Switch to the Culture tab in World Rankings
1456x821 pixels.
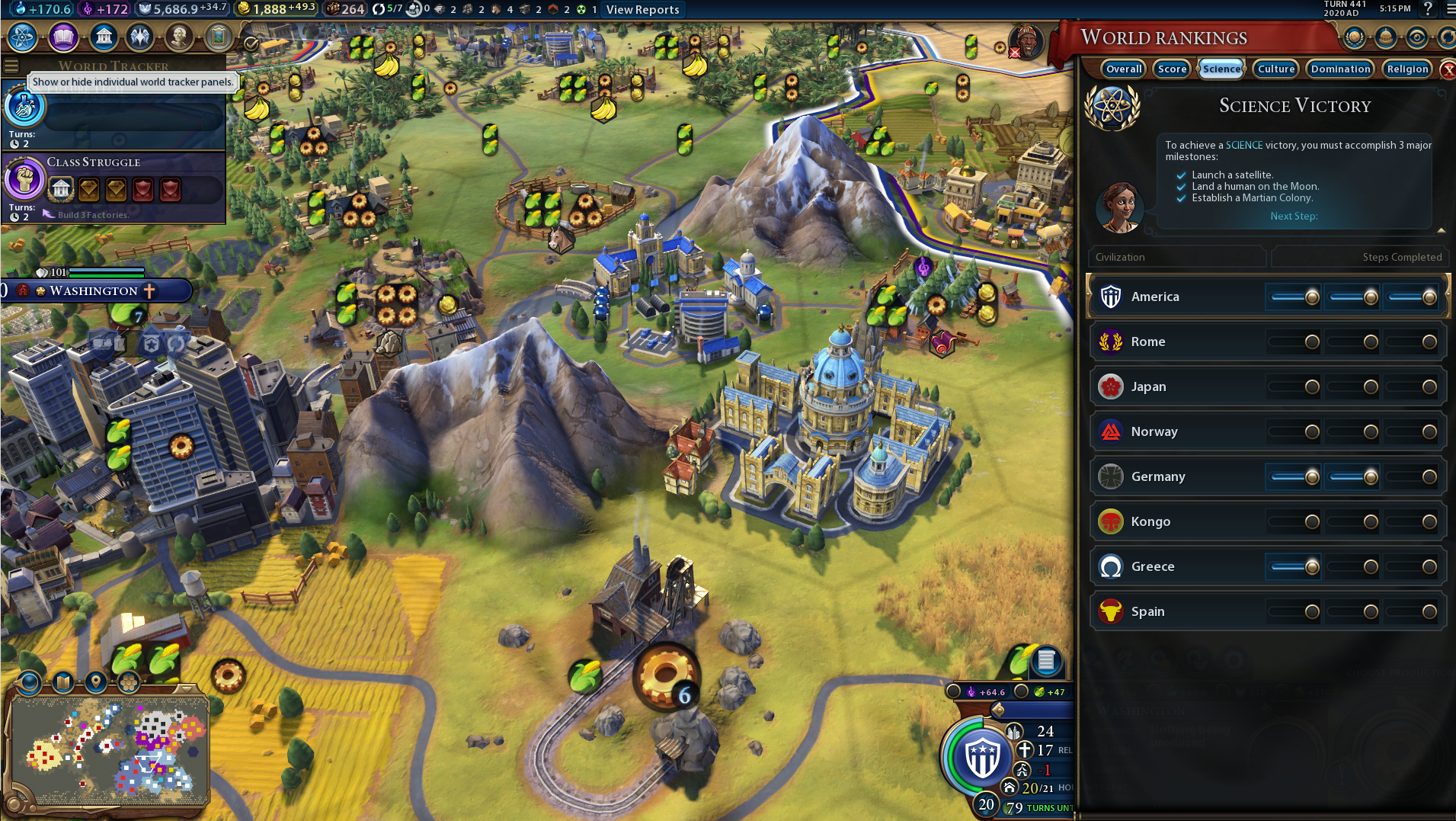(1275, 69)
